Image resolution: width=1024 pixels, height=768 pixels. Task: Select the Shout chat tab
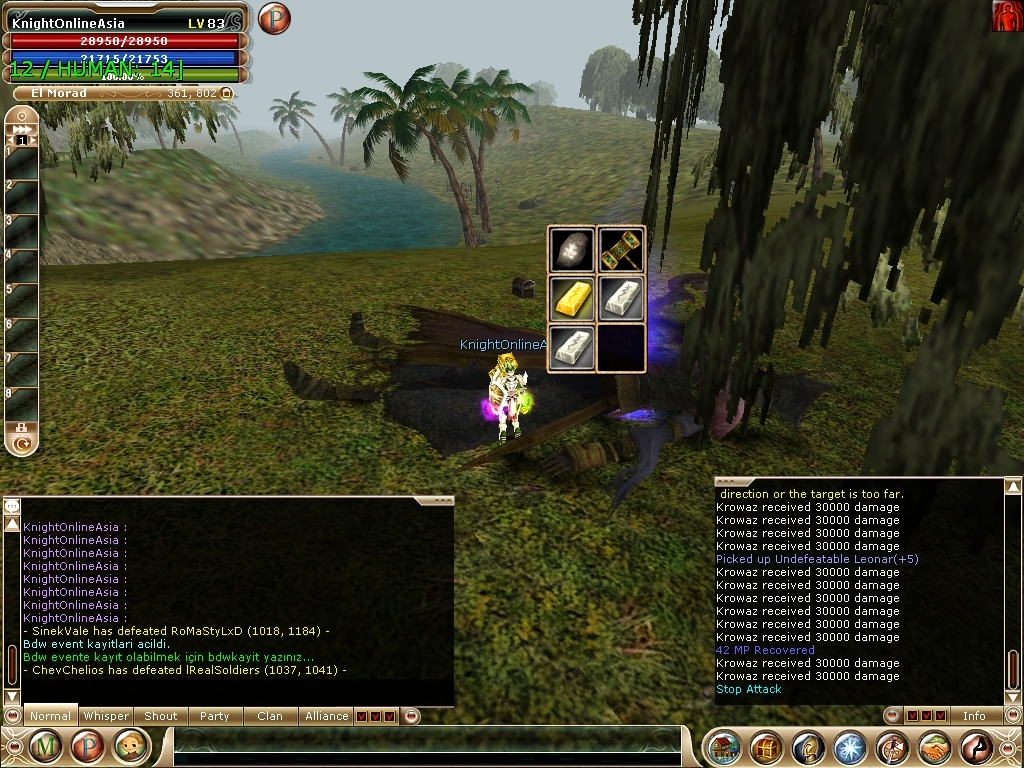(161, 716)
